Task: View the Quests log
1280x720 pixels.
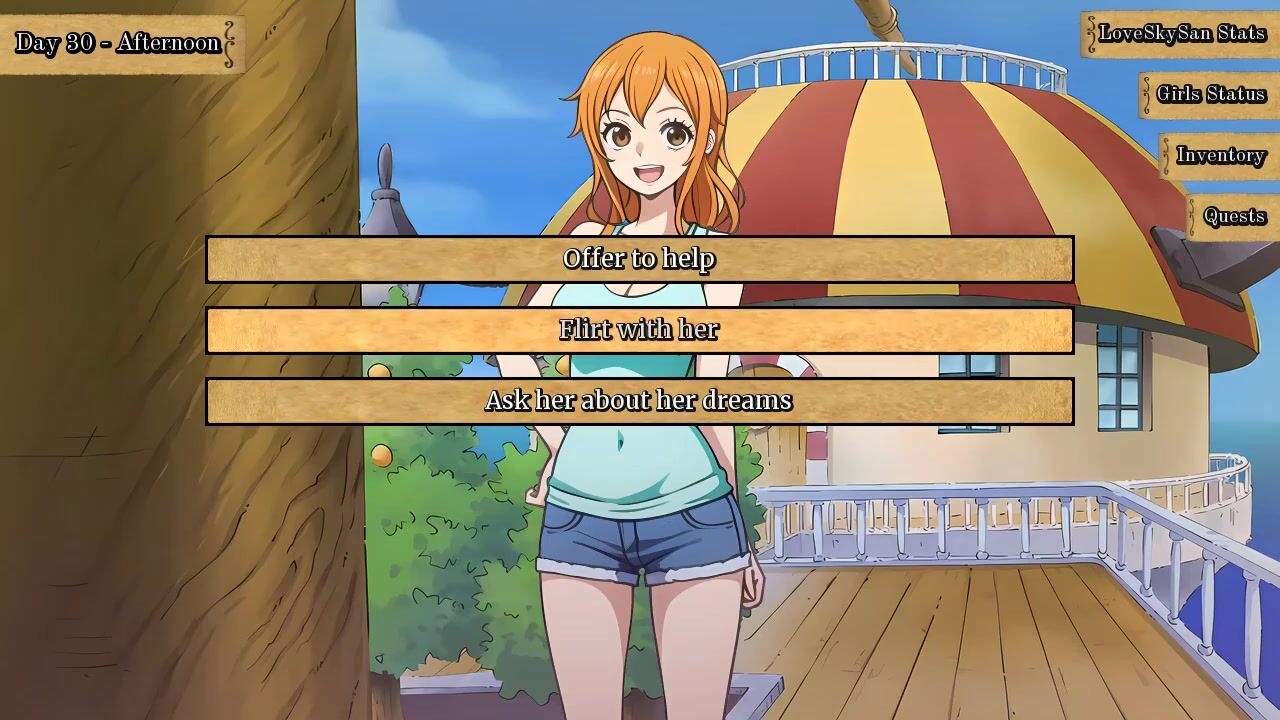Action: click(x=1234, y=216)
